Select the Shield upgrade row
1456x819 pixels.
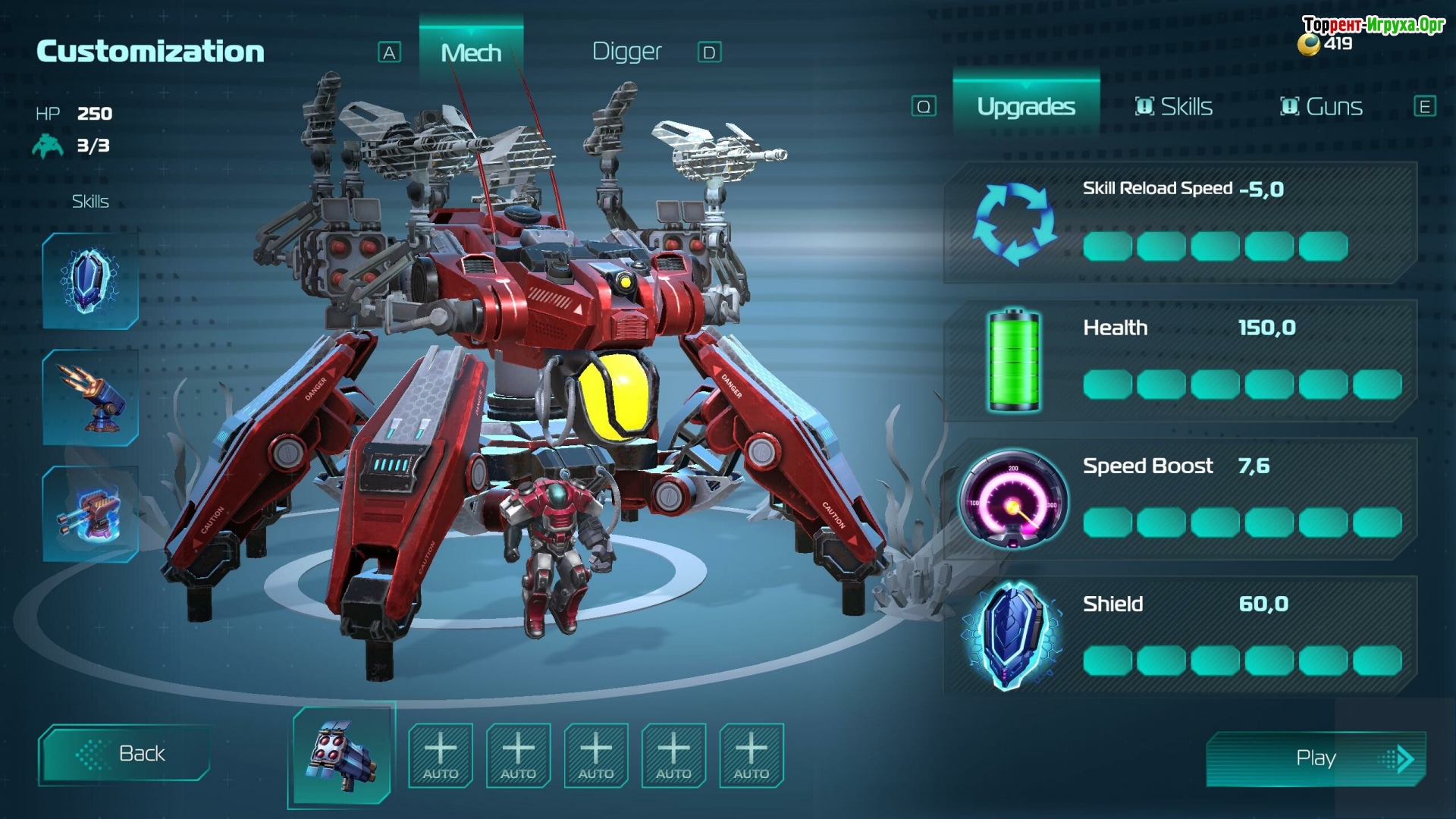tap(1179, 637)
